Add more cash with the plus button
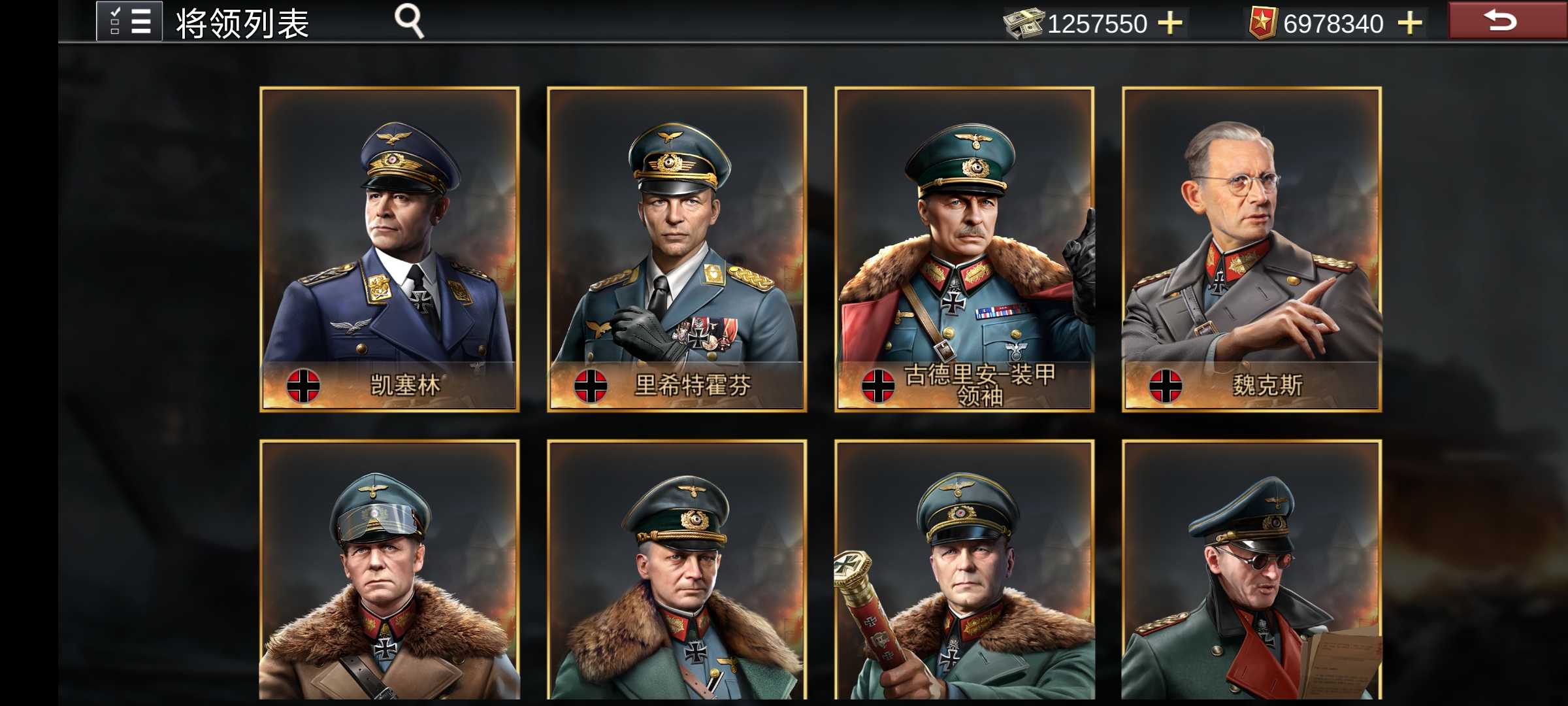The image size is (1568, 706). coord(1169,23)
